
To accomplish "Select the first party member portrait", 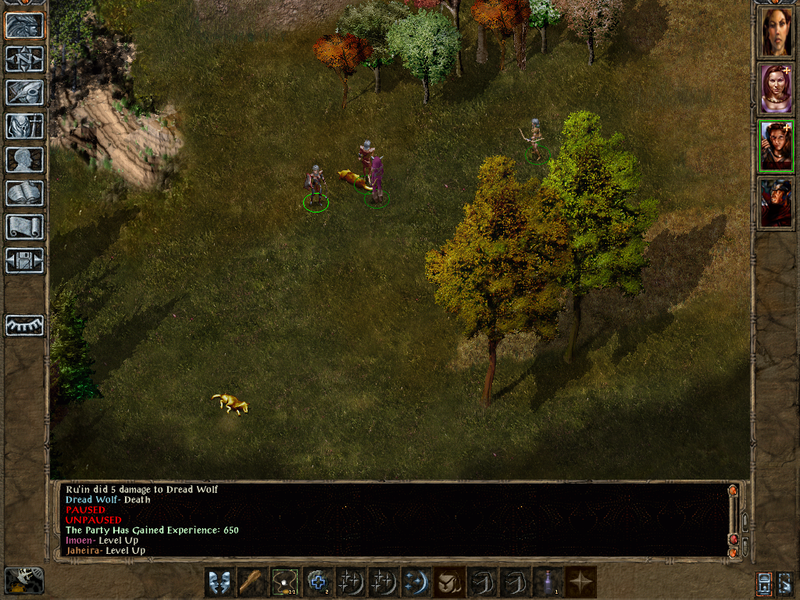I will [x=776, y=32].
